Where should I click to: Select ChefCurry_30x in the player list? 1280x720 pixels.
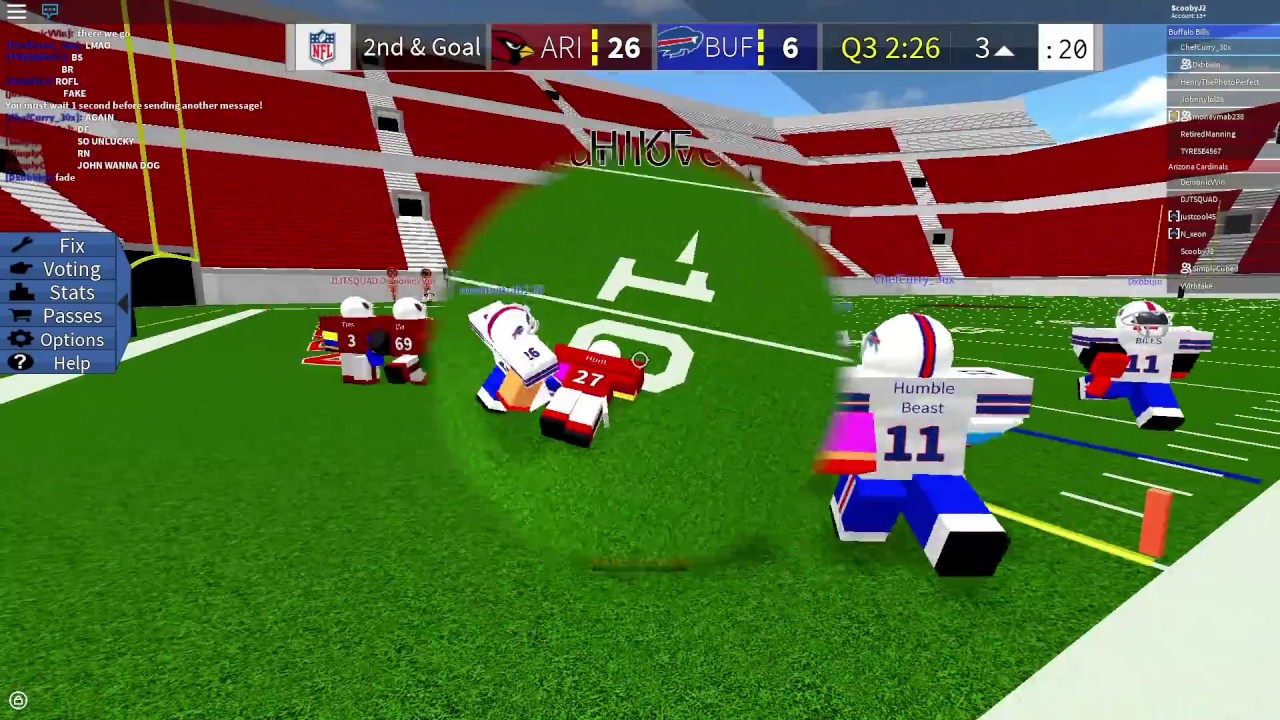(x=1205, y=48)
